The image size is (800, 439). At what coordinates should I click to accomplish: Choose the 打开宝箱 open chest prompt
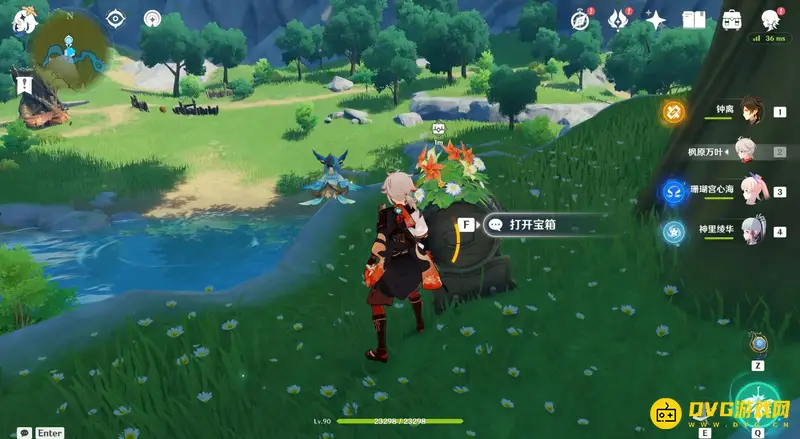click(531, 225)
